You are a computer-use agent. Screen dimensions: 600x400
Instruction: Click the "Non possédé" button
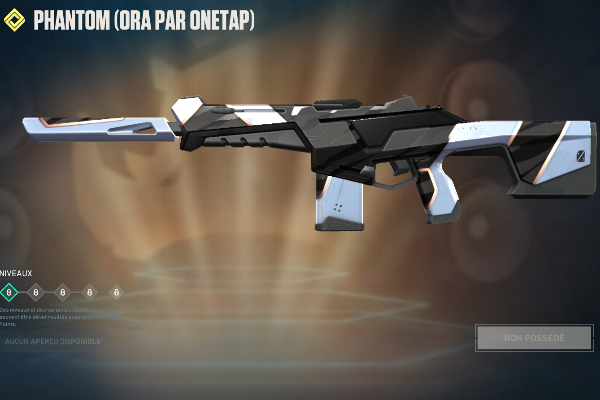534,338
